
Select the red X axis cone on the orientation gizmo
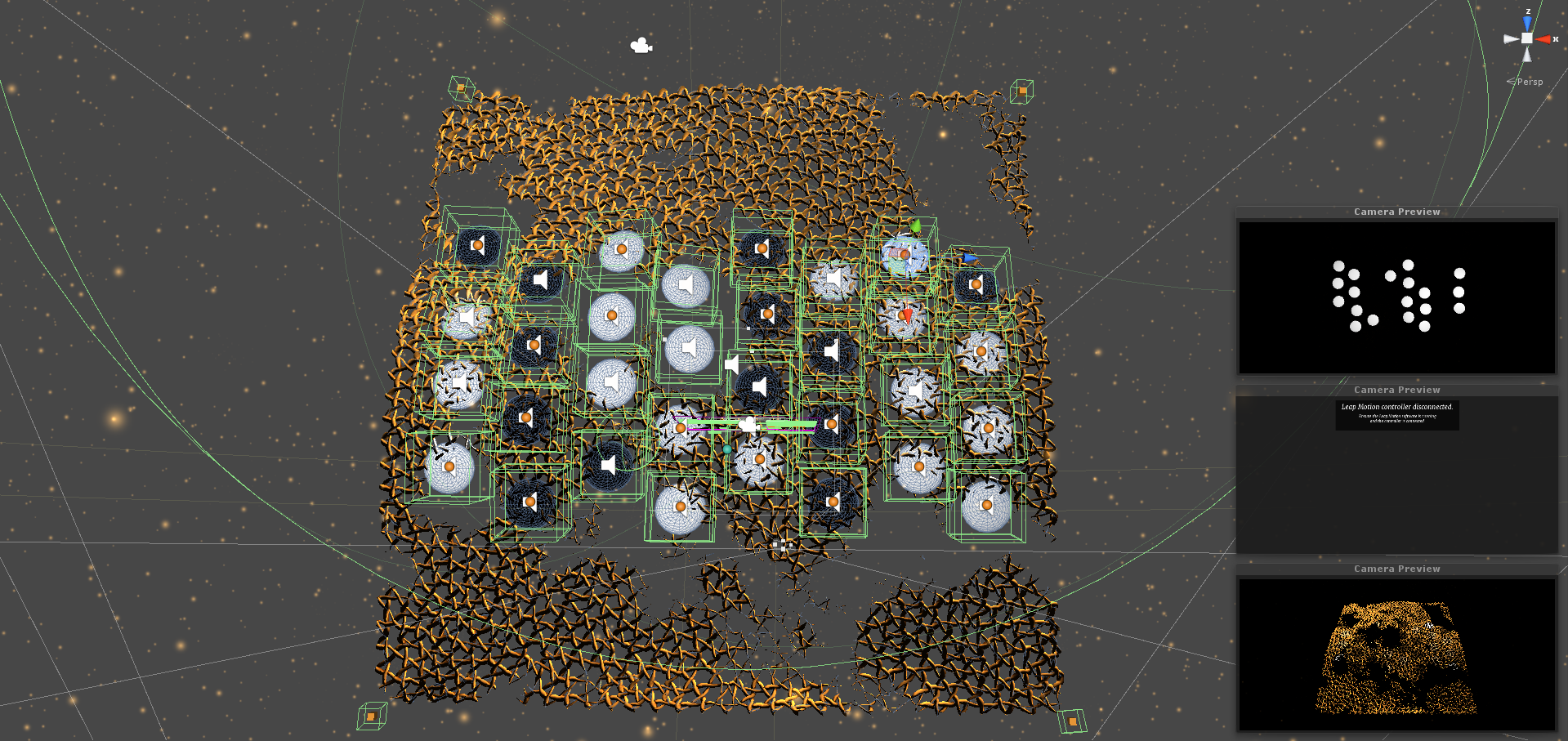point(1543,38)
